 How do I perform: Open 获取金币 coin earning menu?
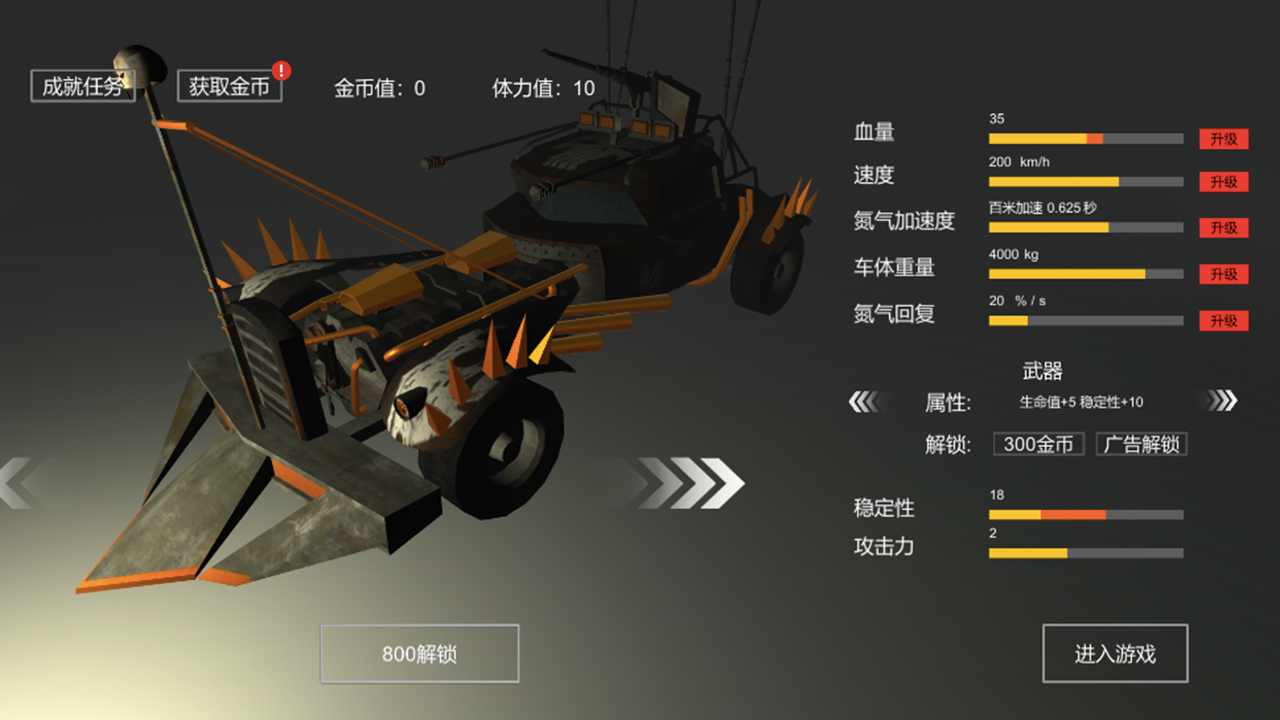[x=229, y=86]
